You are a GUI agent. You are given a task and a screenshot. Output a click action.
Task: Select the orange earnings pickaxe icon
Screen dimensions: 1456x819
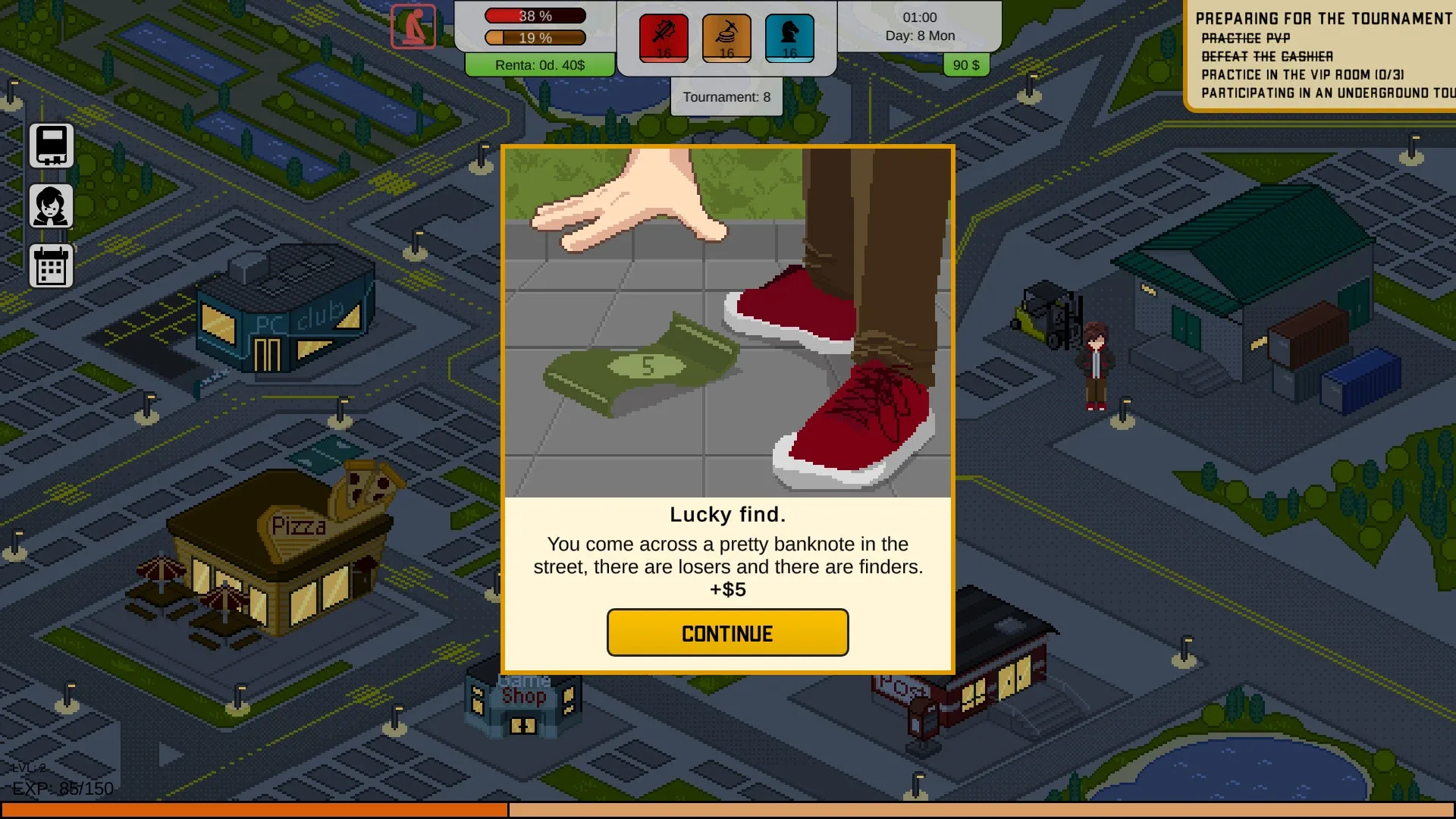(726, 36)
